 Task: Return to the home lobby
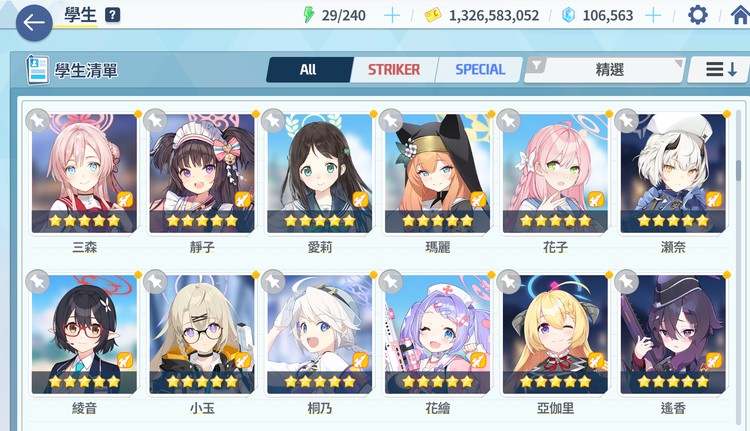pyautogui.click(x=739, y=15)
